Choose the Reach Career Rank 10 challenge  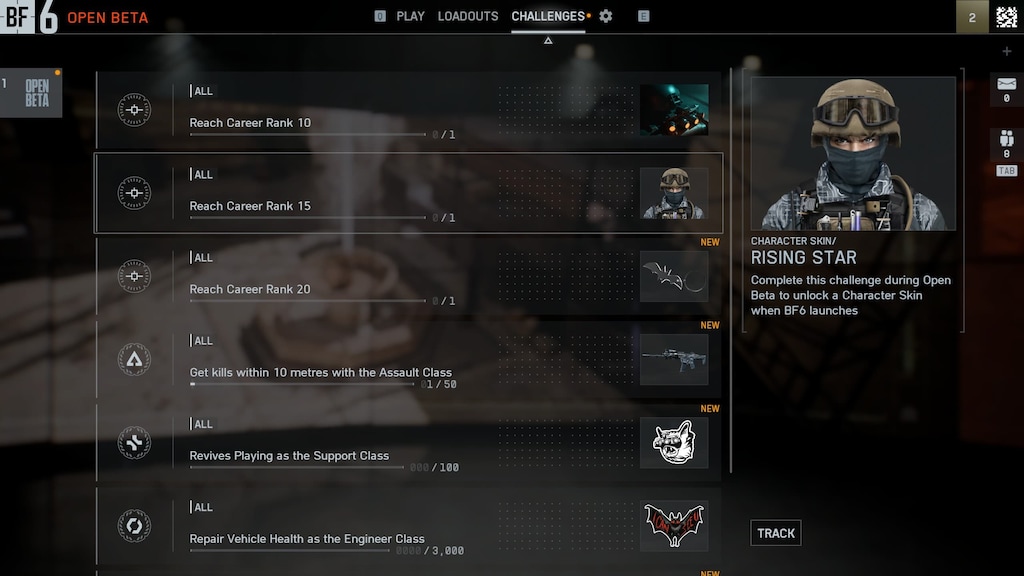click(408, 110)
